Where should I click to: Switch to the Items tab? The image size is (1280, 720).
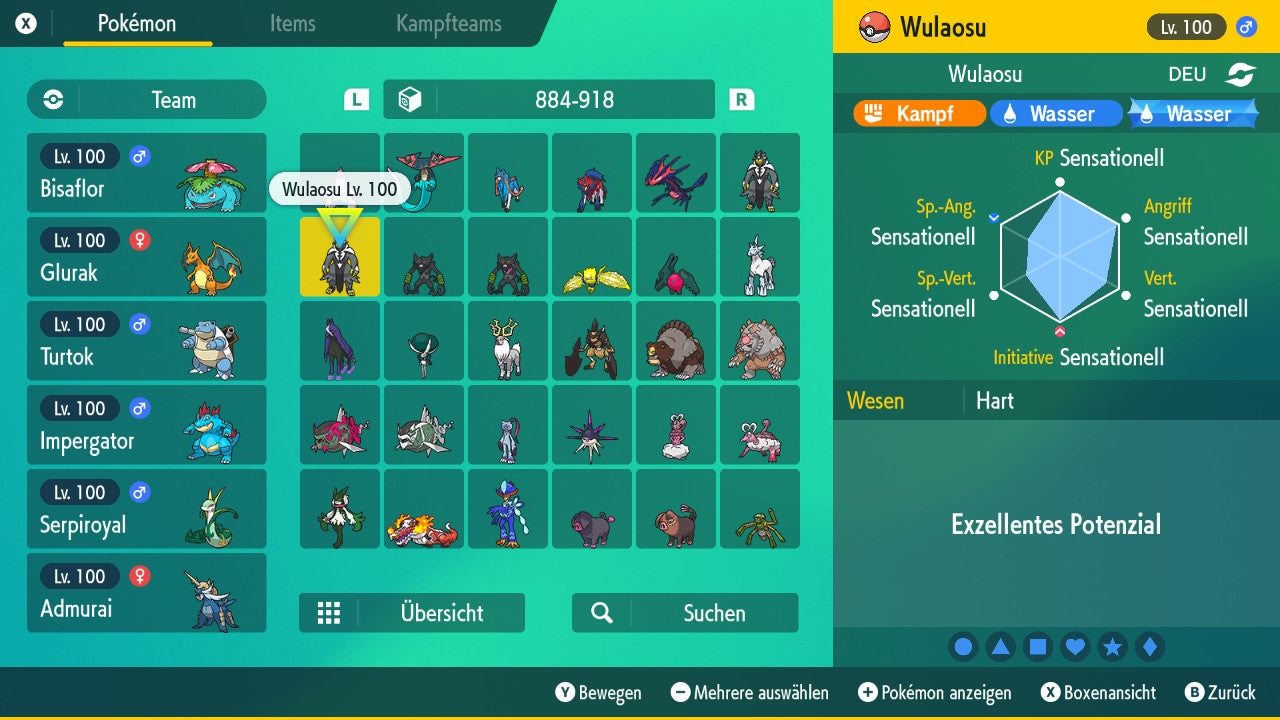[x=292, y=24]
